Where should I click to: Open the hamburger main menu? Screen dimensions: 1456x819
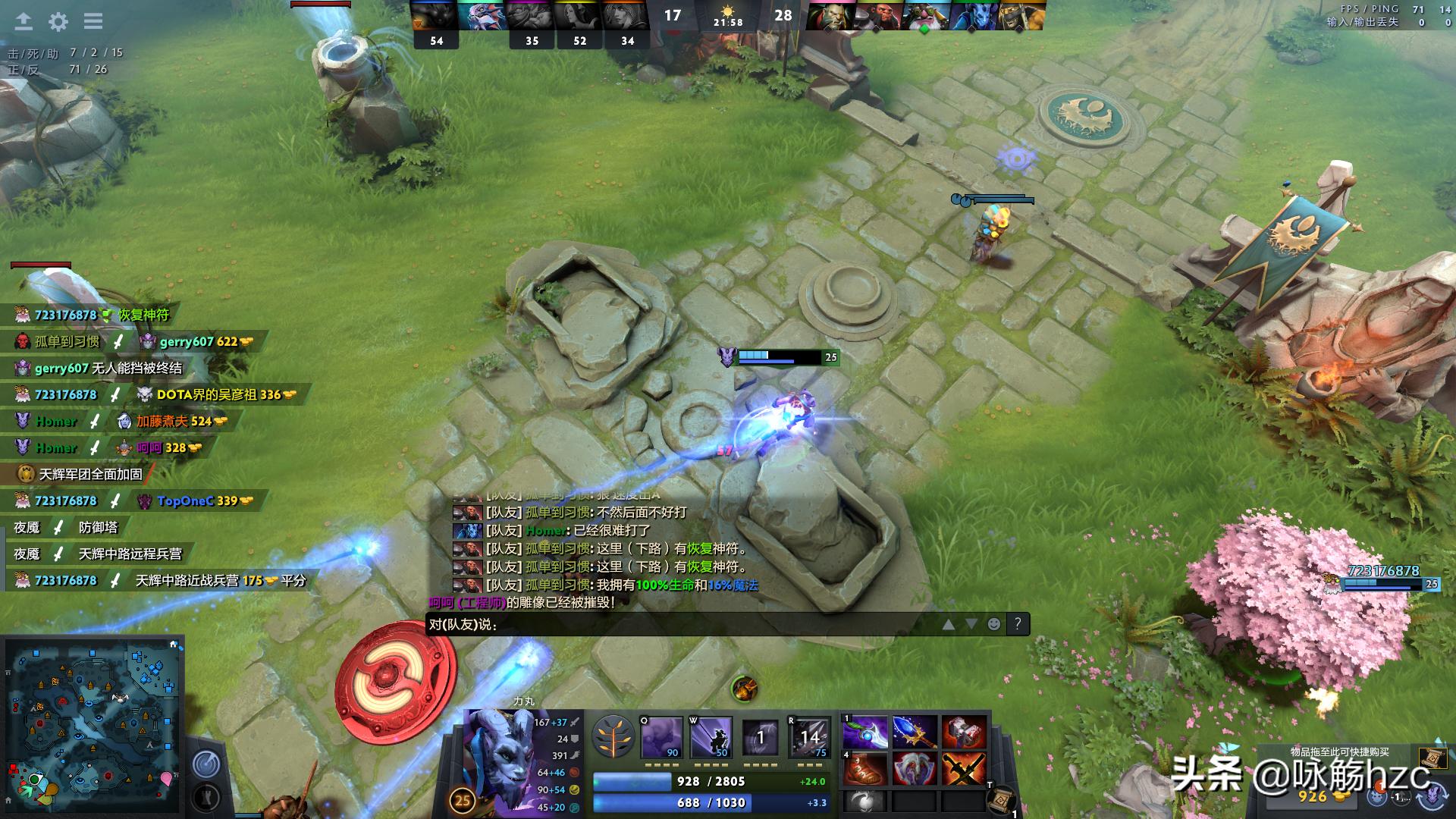[x=93, y=21]
